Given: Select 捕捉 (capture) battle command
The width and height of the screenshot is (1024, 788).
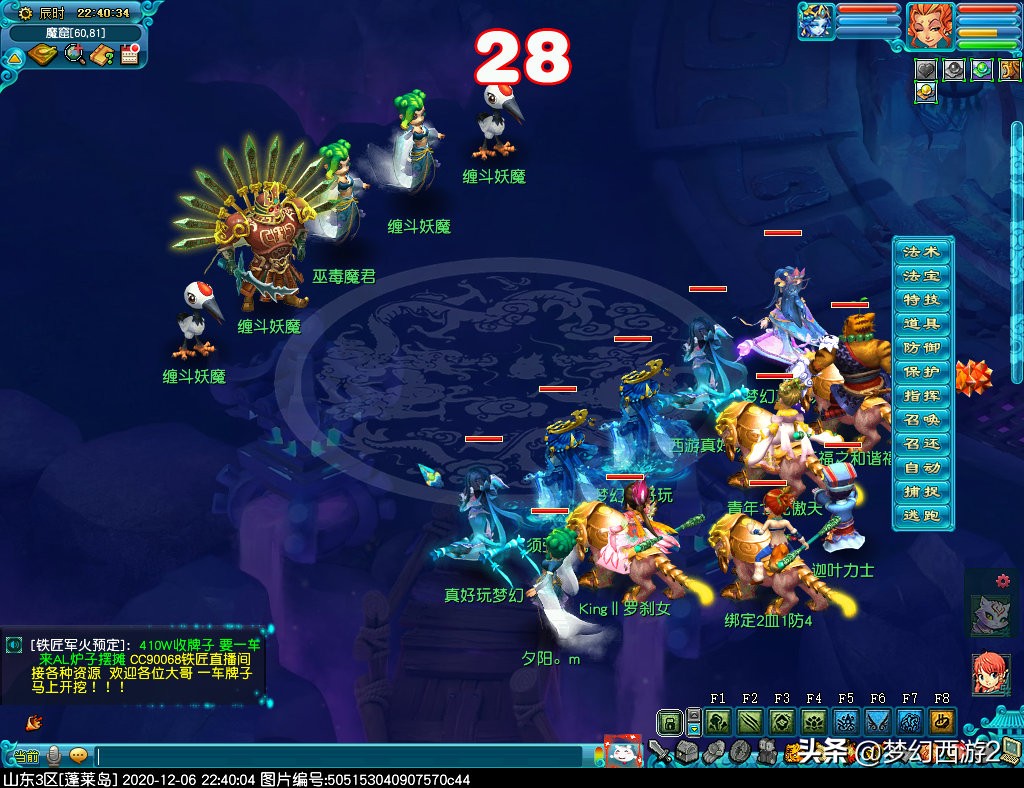Looking at the screenshot, I should coord(921,491).
